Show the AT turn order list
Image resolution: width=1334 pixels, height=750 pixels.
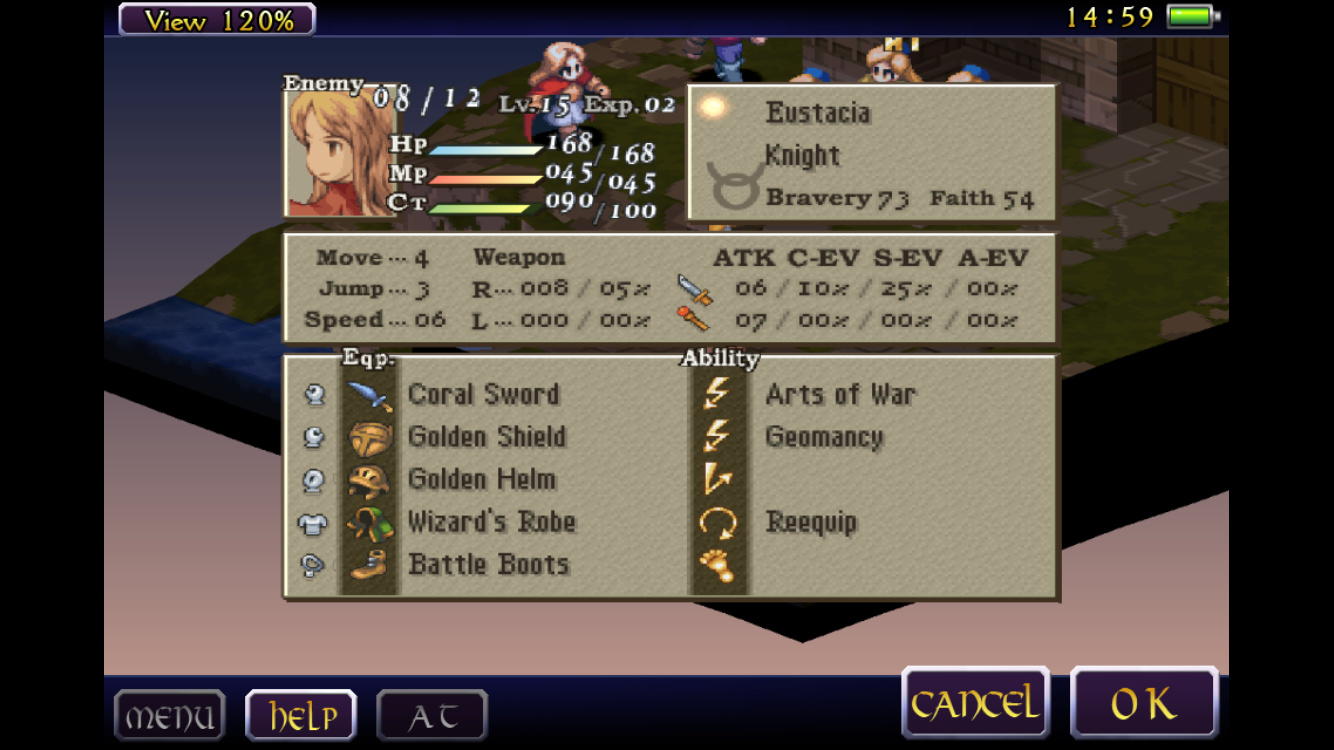coord(432,716)
